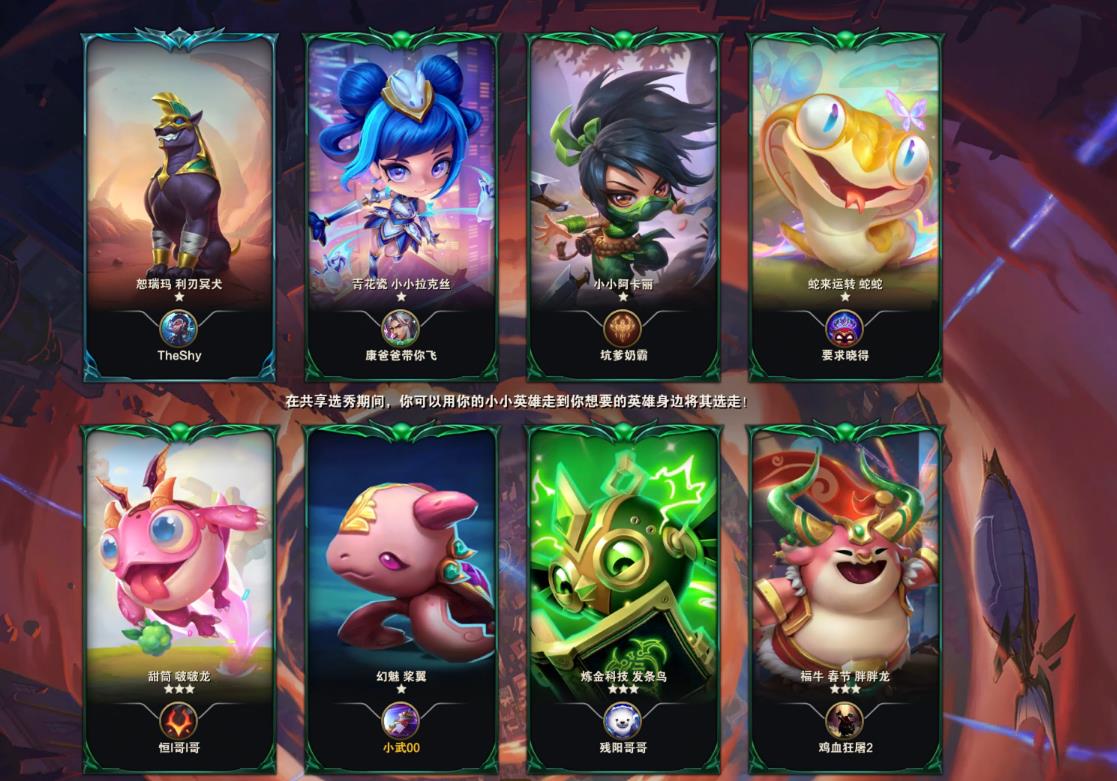This screenshot has height=781, width=1117.
Task: View 康爸爸带你飞's profile avatar
Action: pos(401,328)
